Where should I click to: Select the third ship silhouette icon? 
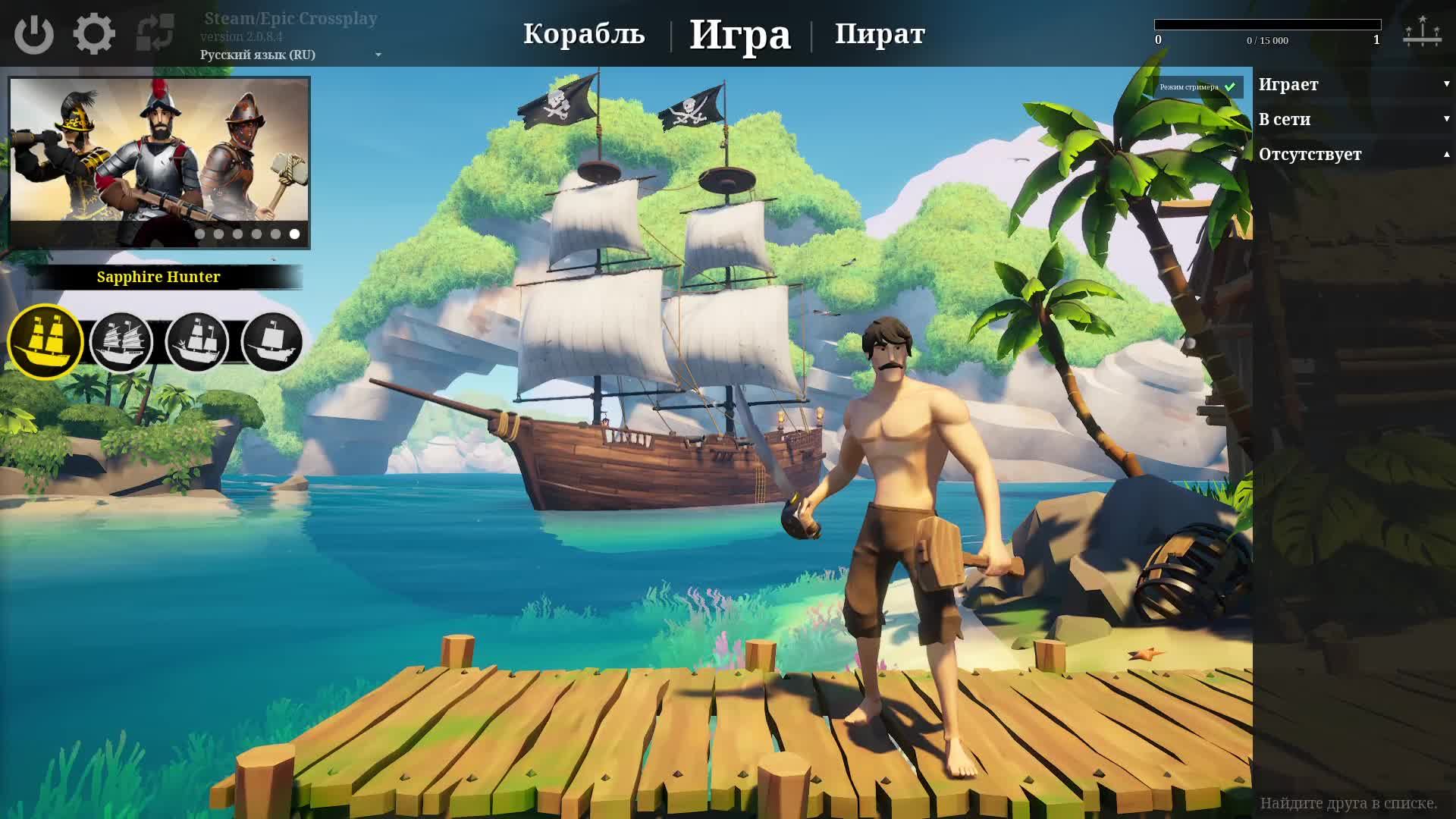tap(198, 341)
